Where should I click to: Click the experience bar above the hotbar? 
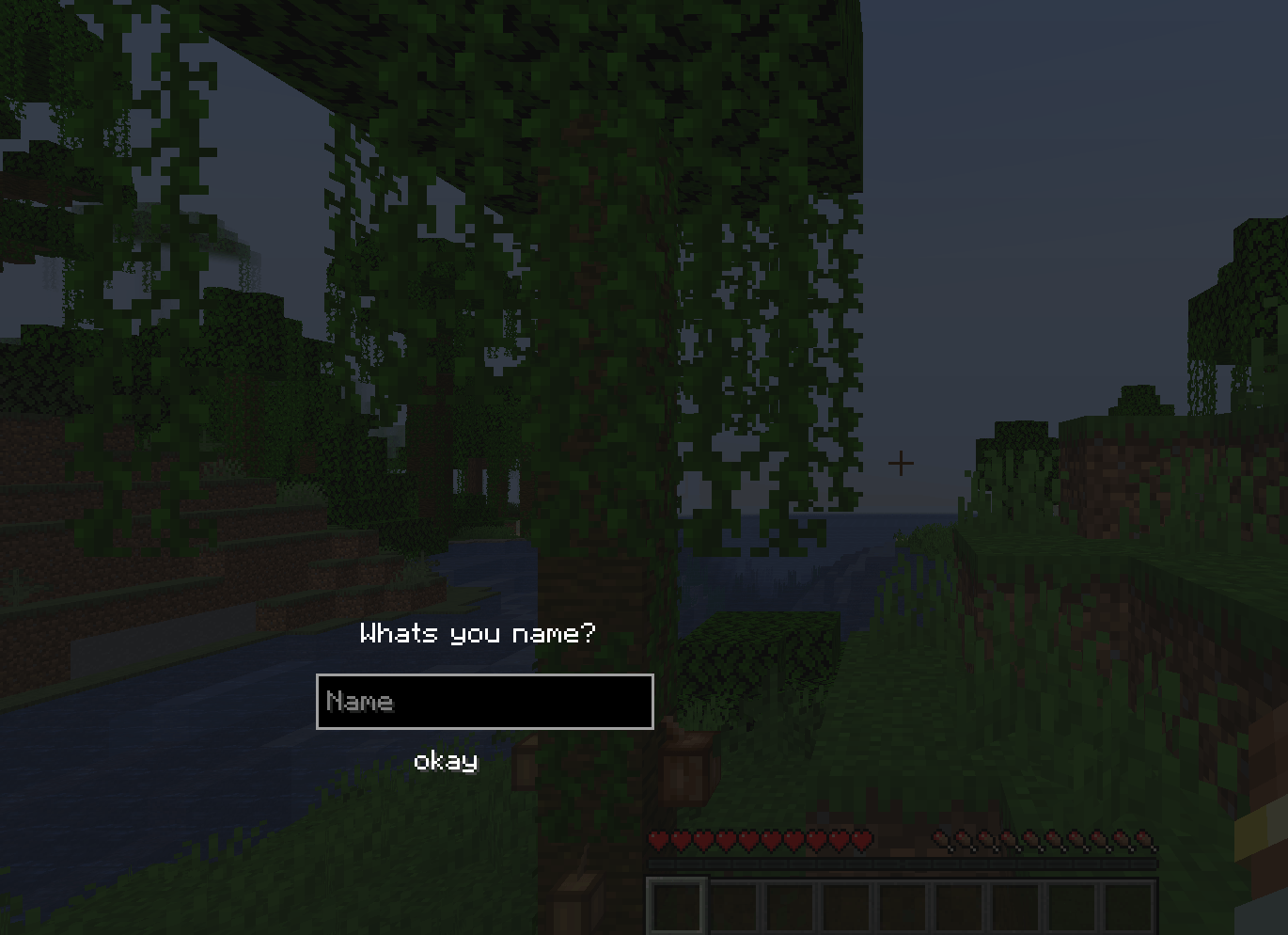tap(903, 863)
